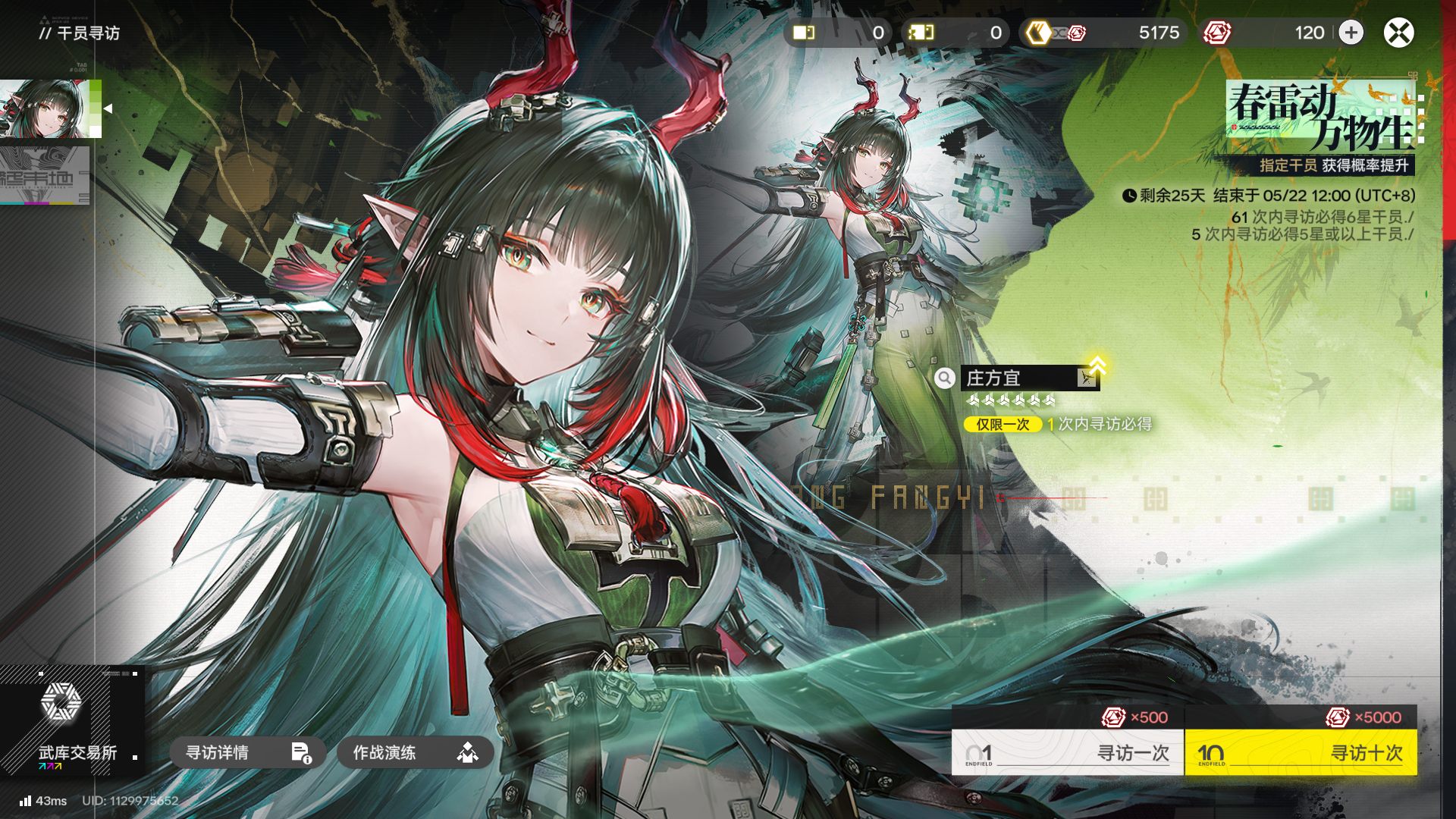Perform ten headhunts with 寻访十次
The width and height of the screenshot is (1456, 819).
click(x=1301, y=752)
